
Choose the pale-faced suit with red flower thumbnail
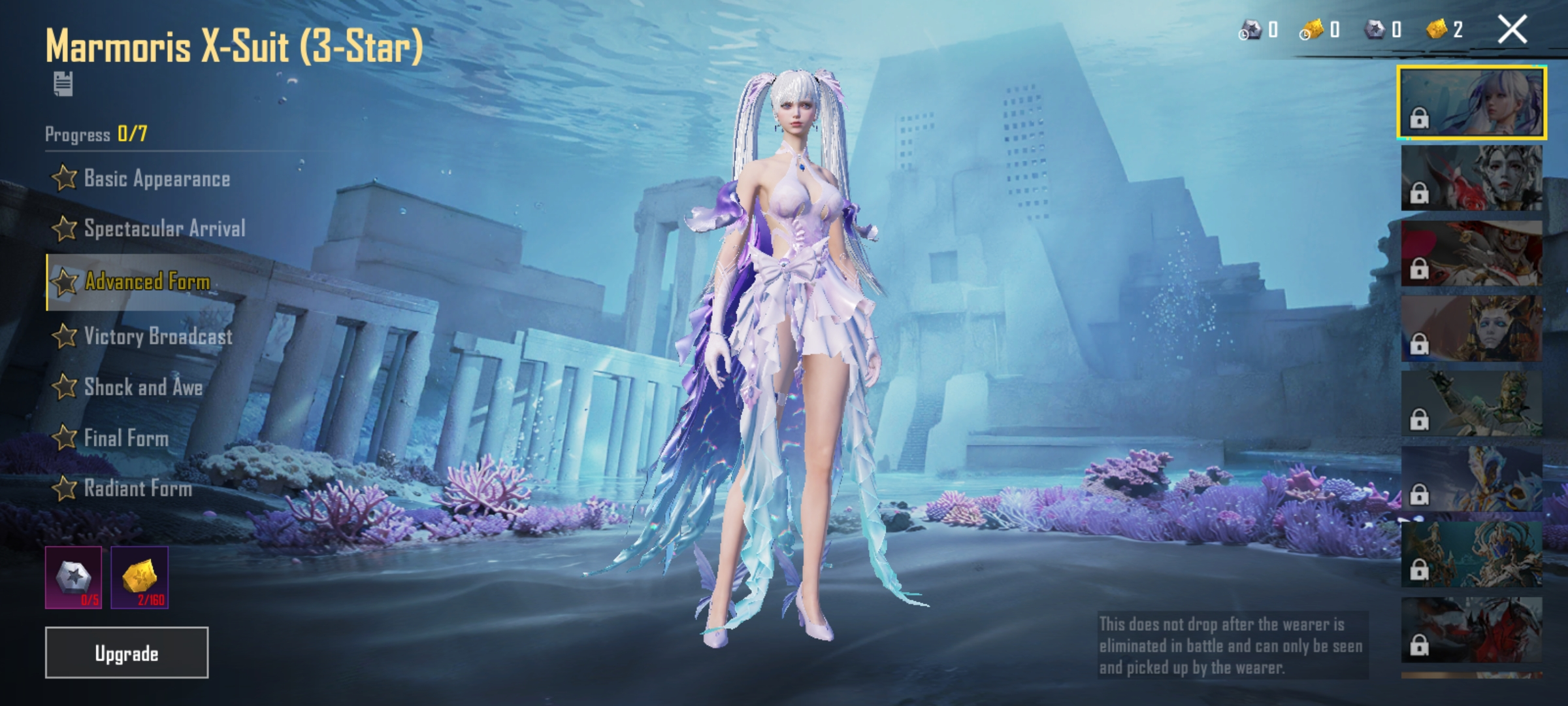pos(1471,178)
